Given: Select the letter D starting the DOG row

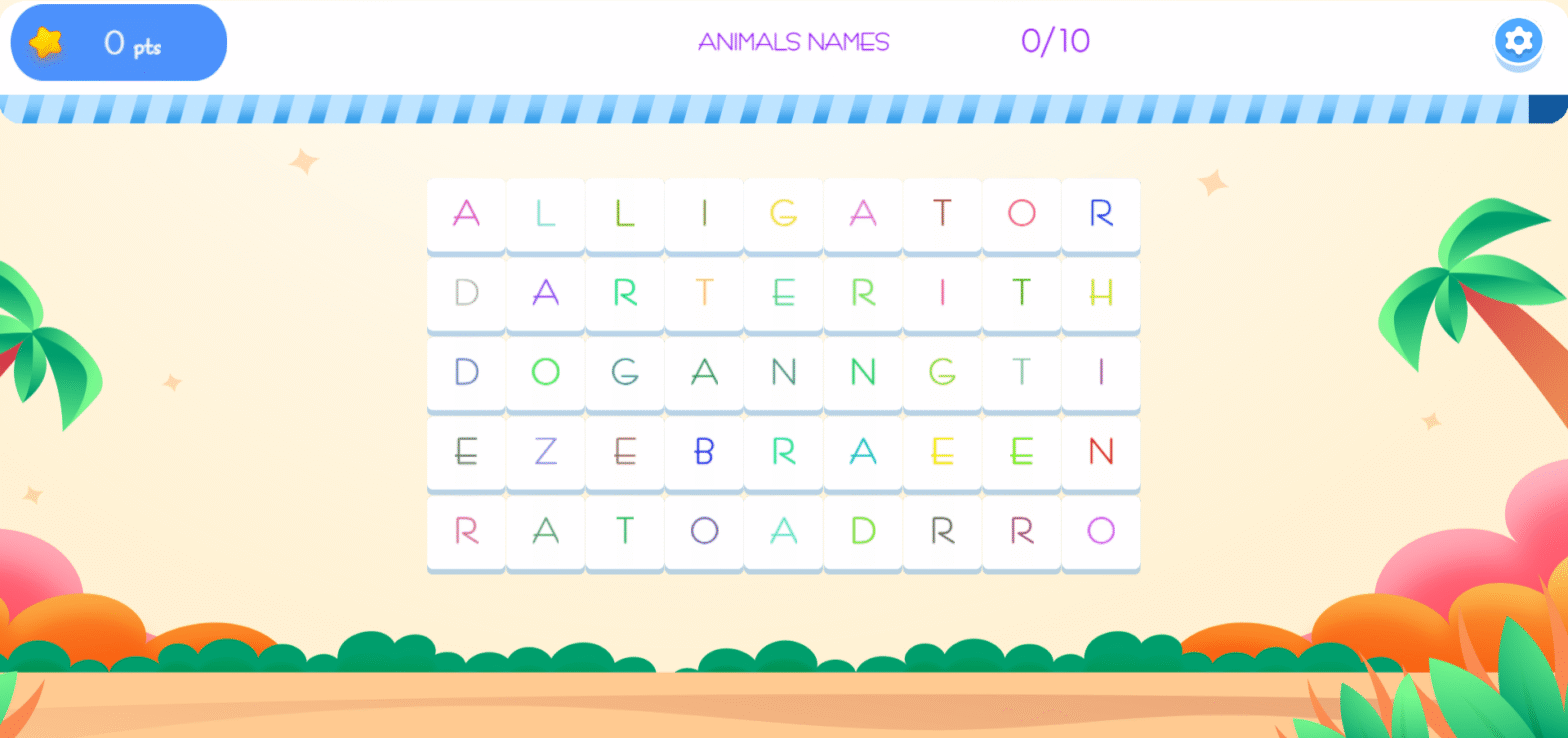Looking at the screenshot, I should (466, 373).
